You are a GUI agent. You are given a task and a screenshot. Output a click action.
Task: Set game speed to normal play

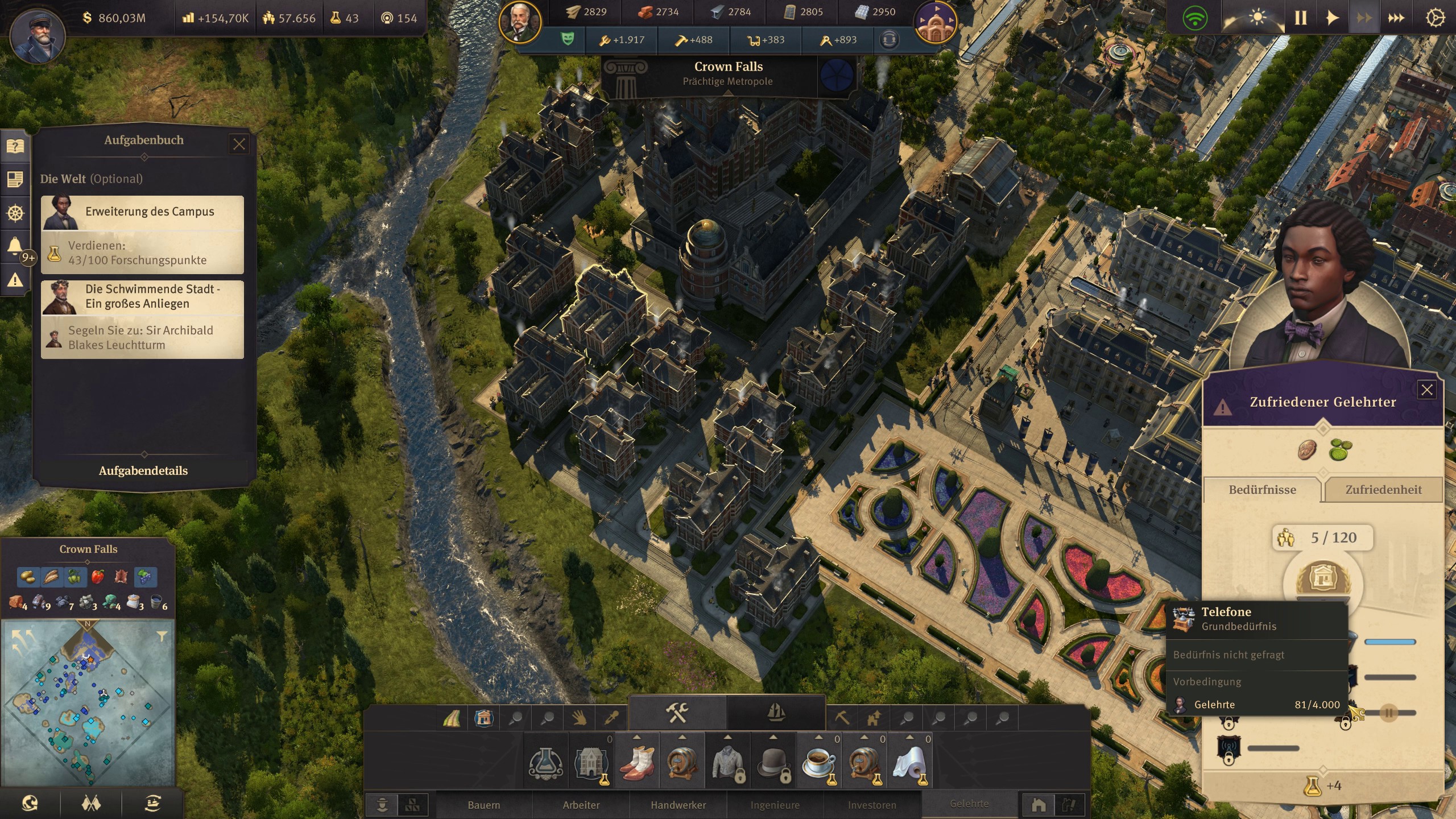(1332, 18)
